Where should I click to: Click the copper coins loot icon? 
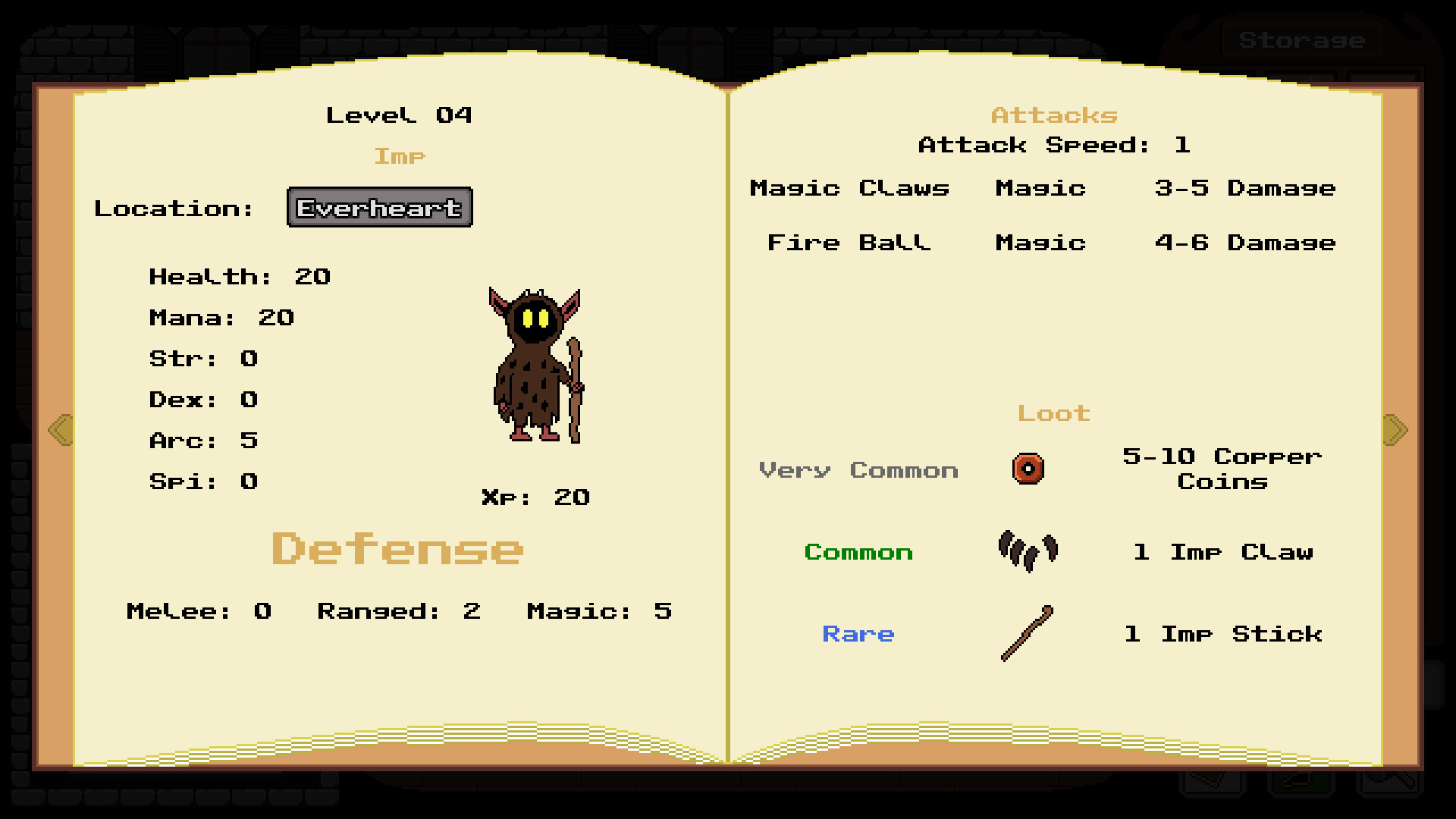pos(1028,469)
